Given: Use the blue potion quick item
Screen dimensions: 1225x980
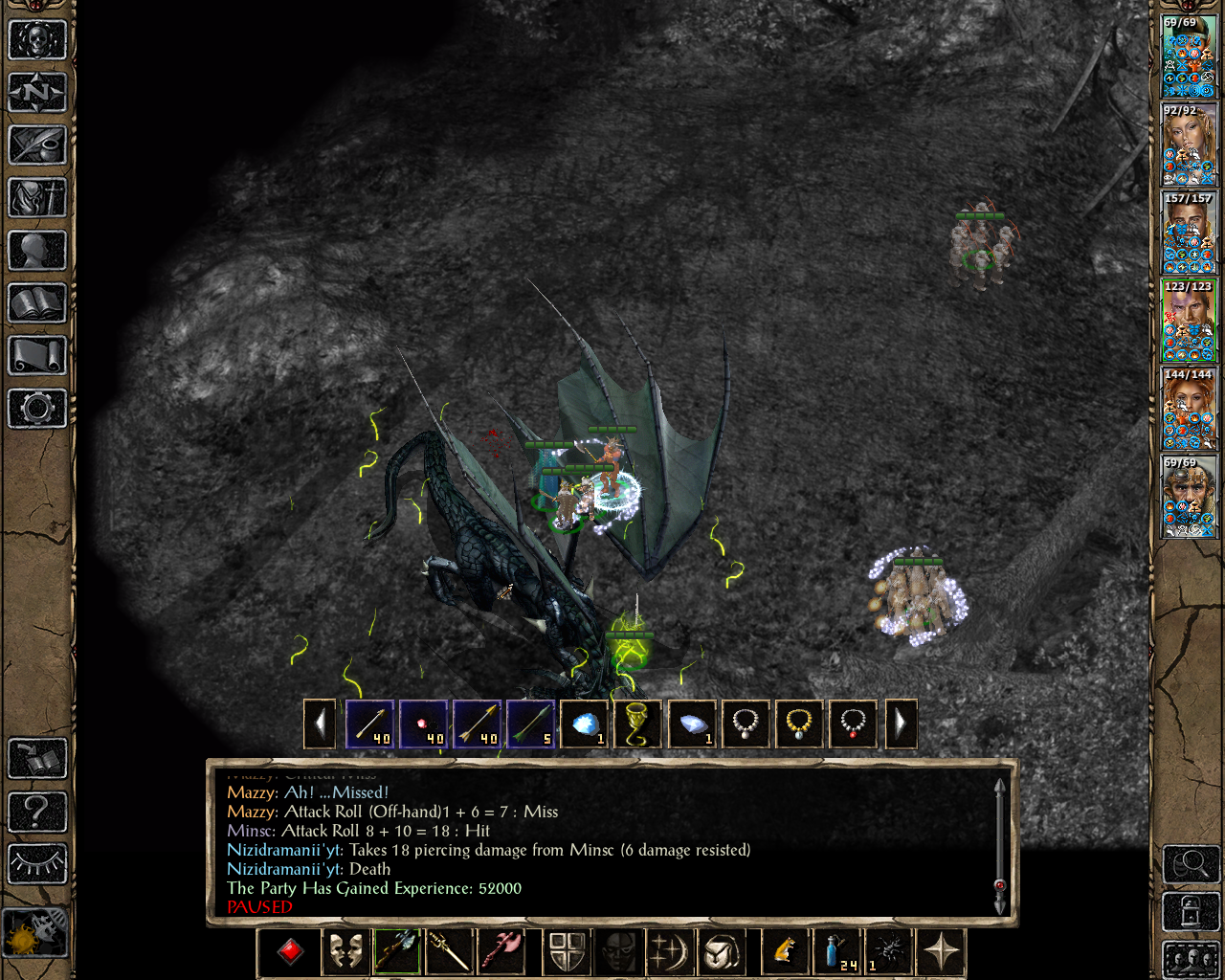Looking at the screenshot, I should click(x=835, y=951).
